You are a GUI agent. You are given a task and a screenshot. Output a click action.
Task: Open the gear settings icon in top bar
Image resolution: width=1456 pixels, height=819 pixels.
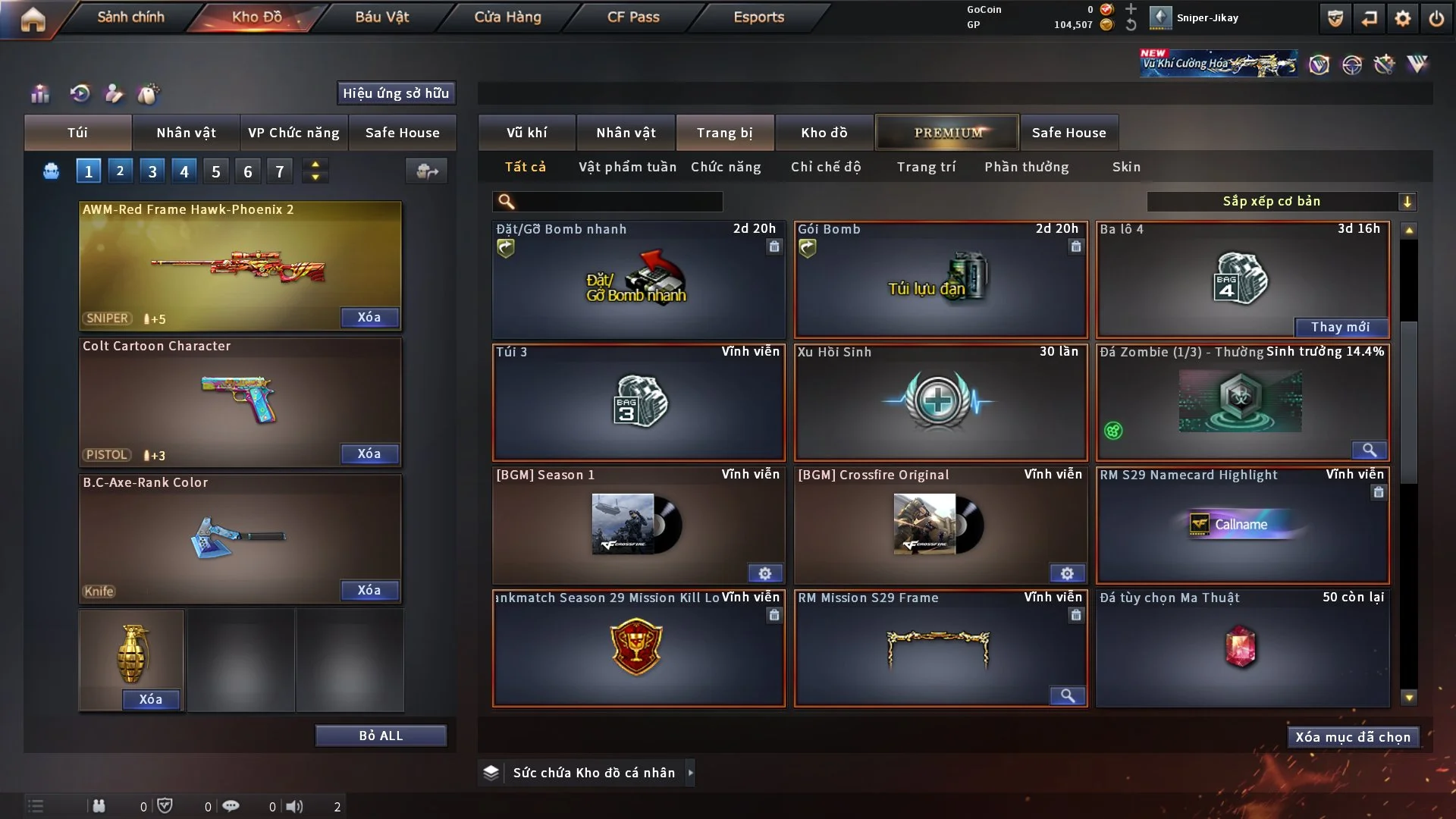pyautogui.click(x=1403, y=18)
